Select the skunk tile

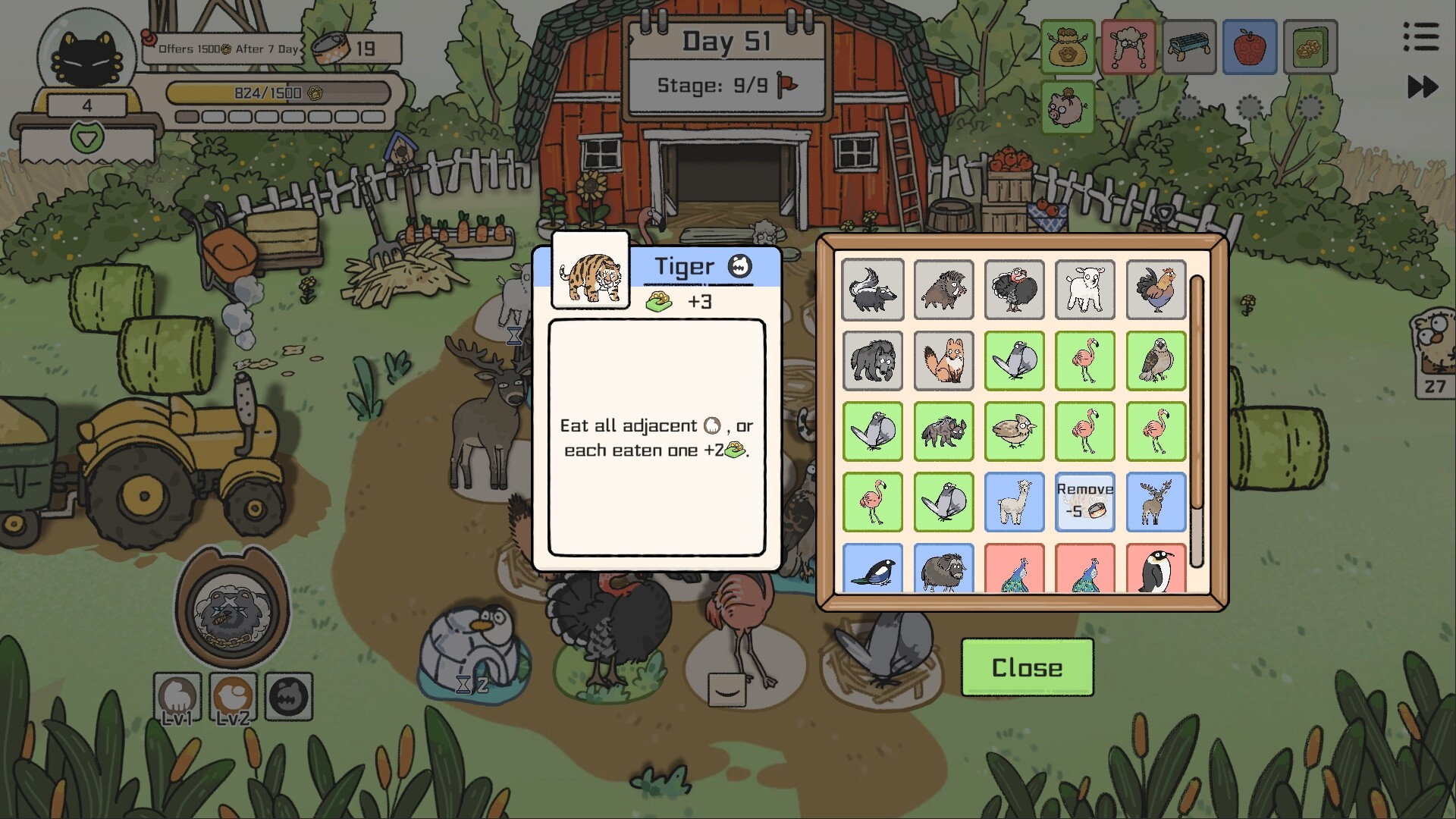coord(872,289)
